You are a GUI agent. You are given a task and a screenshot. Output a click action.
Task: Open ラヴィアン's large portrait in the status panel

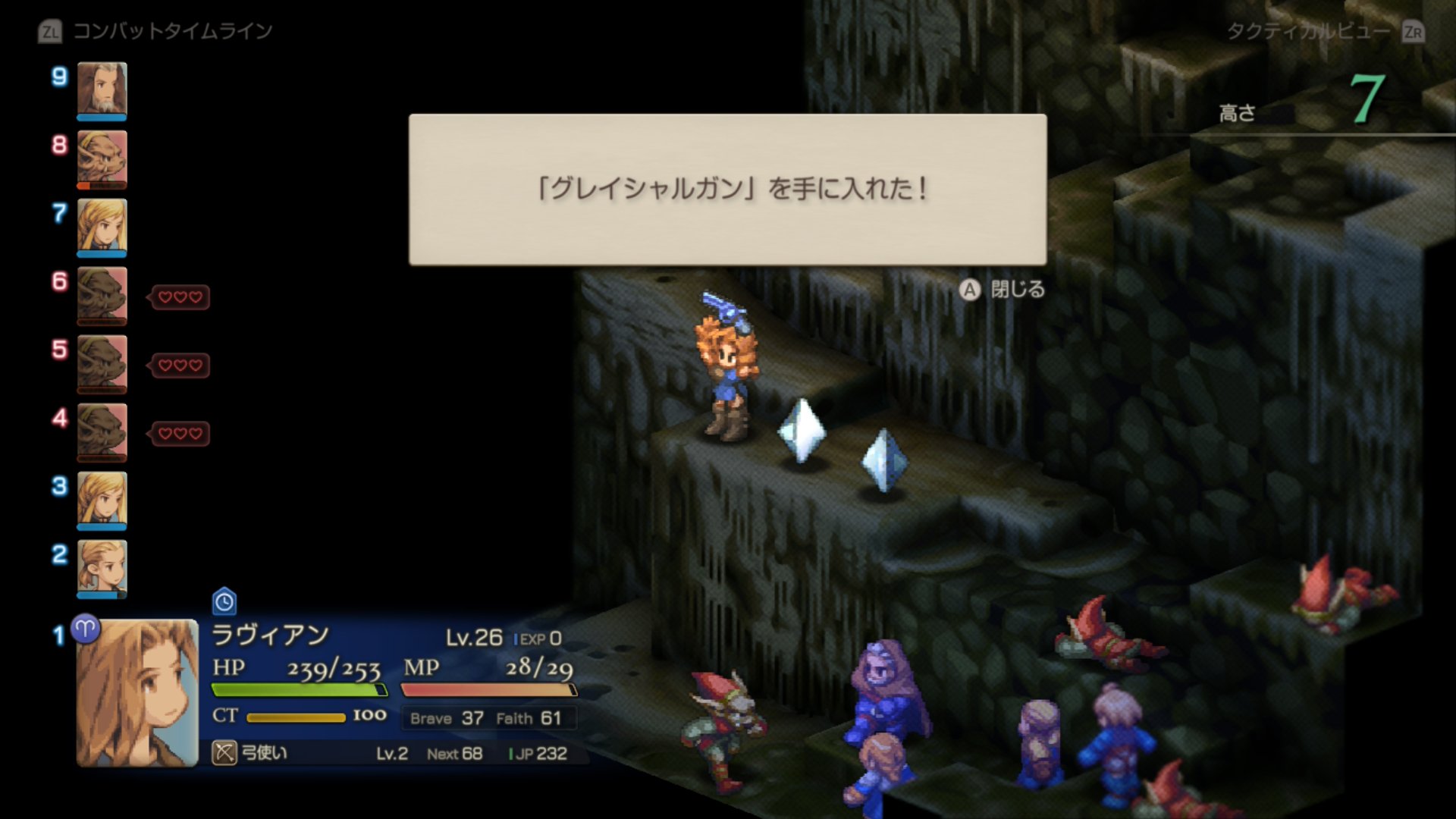click(x=137, y=693)
